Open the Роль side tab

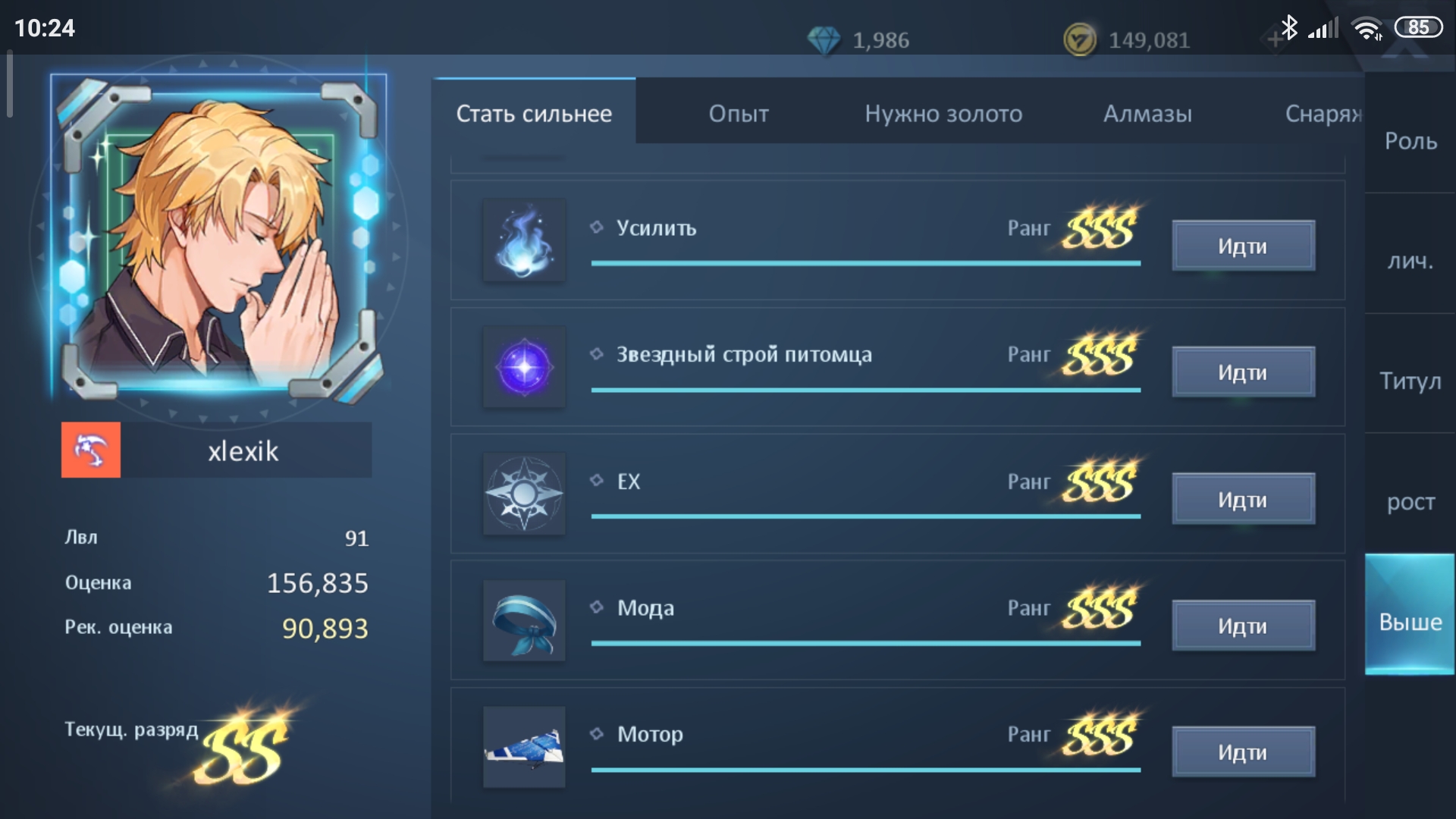coord(1410,141)
